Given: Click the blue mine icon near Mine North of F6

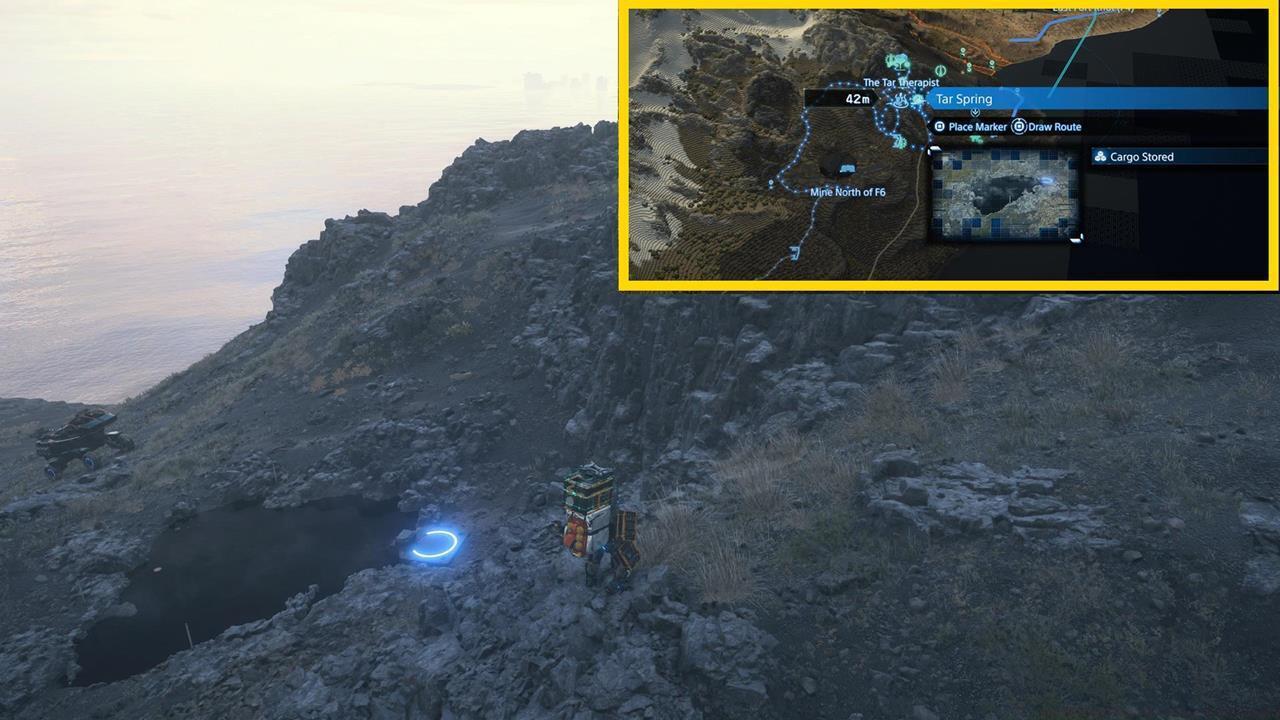Looking at the screenshot, I should [846, 168].
